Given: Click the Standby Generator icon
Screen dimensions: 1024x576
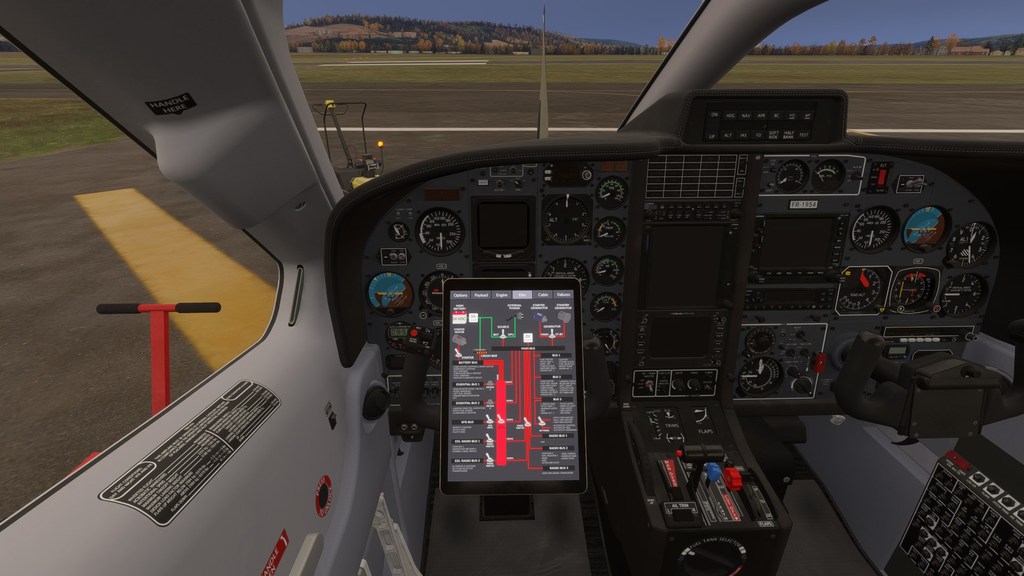Looking at the screenshot, I should coord(563,316).
